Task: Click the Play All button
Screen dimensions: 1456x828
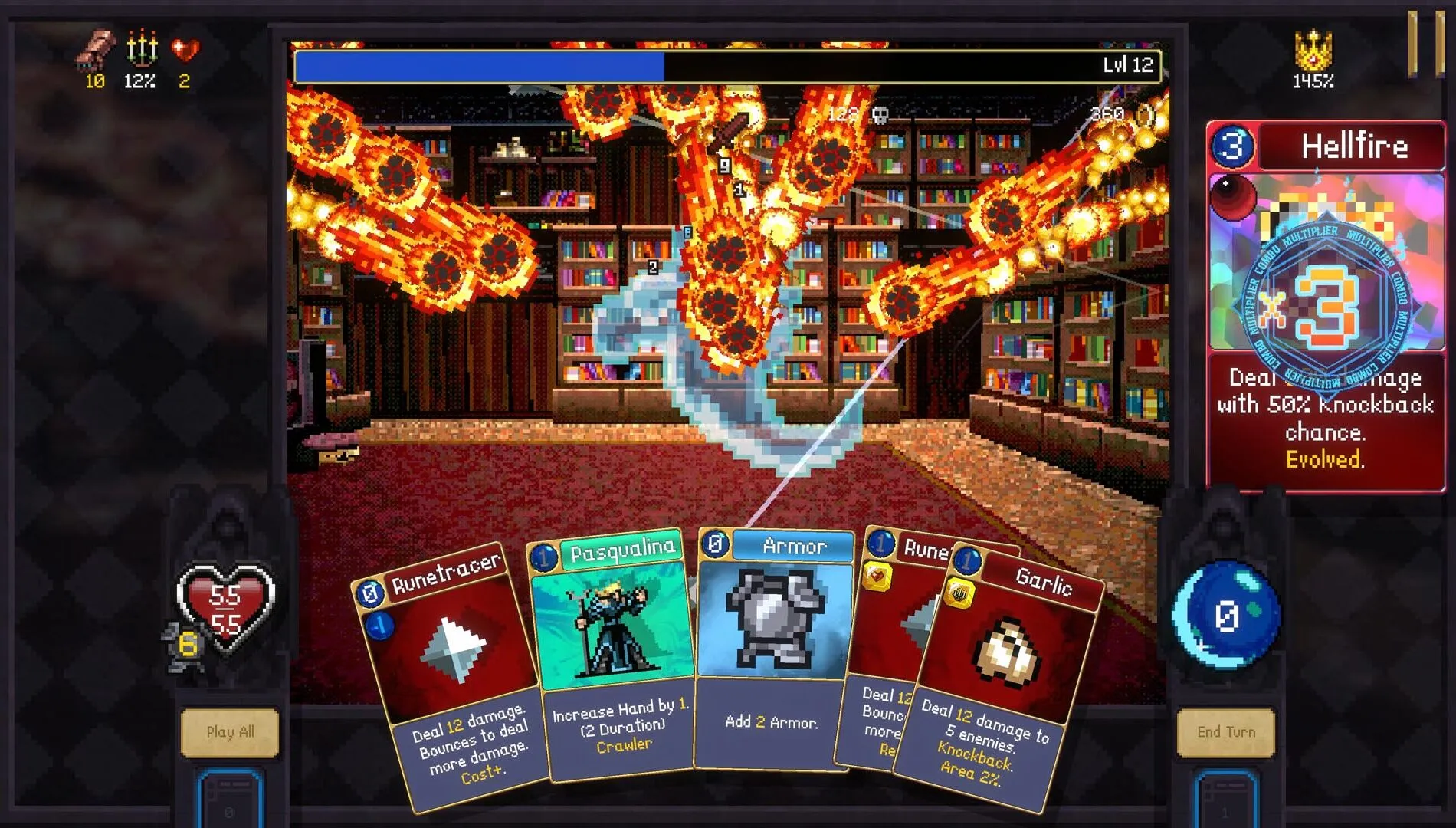Action: pyautogui.click(x=230, y=732)
